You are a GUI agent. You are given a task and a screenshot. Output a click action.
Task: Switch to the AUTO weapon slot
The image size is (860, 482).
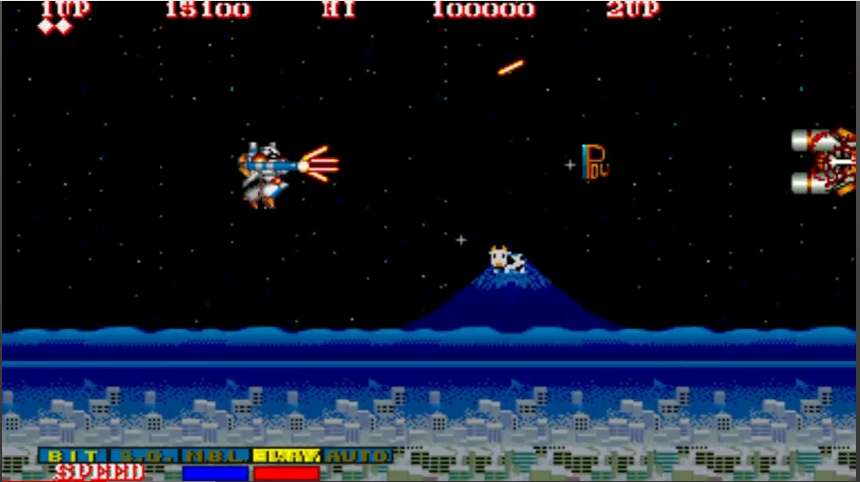(x=357, y=456)
